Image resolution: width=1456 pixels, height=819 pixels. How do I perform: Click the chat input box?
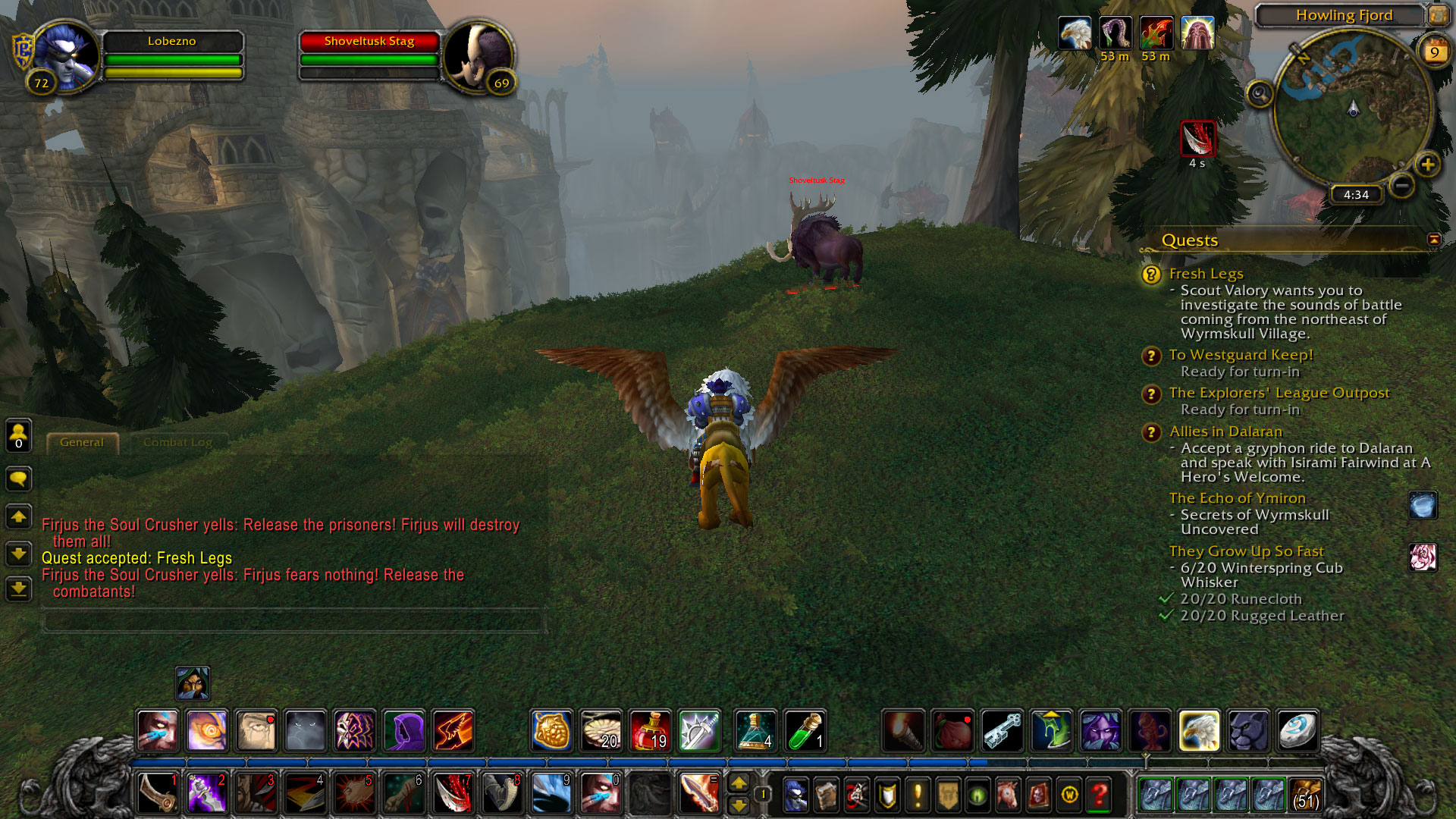(x=292, y=621)
